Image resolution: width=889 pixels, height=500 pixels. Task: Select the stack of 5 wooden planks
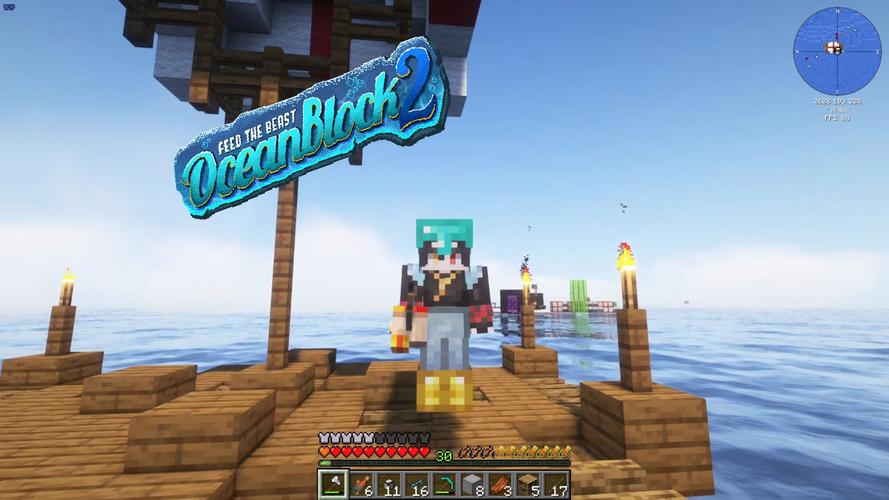pos(529,485)
